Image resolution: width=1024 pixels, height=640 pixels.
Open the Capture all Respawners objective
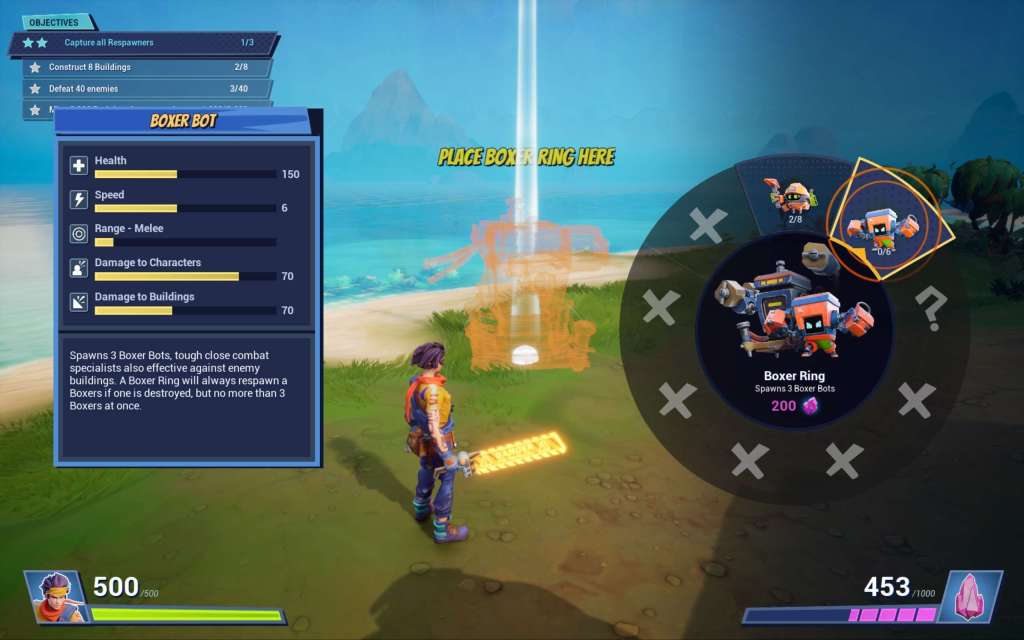(143, 43)
